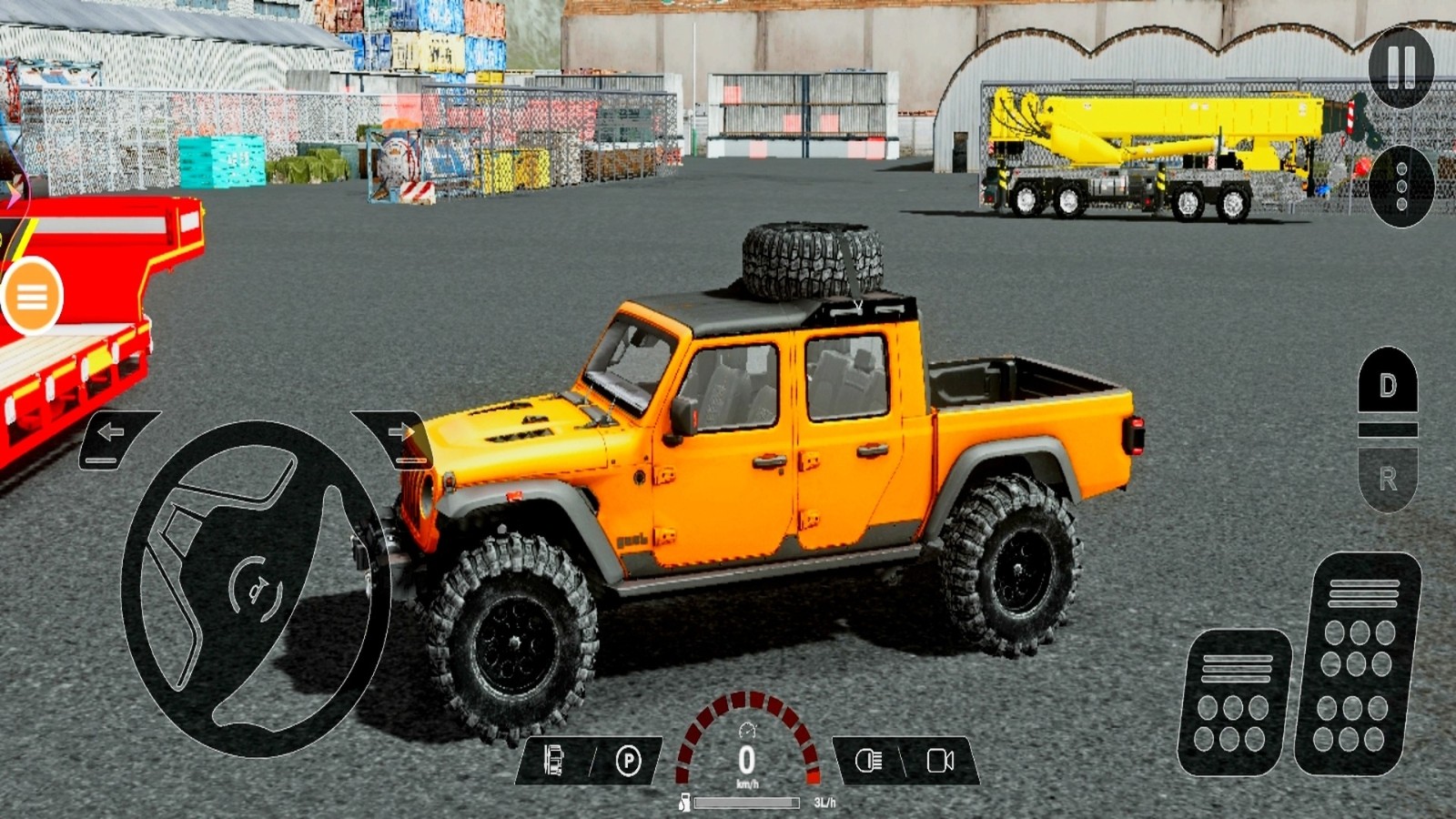Toggle the truck trailer hitch icon
The height and width of the screenshot is (819, 1456).
tap(553, 761)
